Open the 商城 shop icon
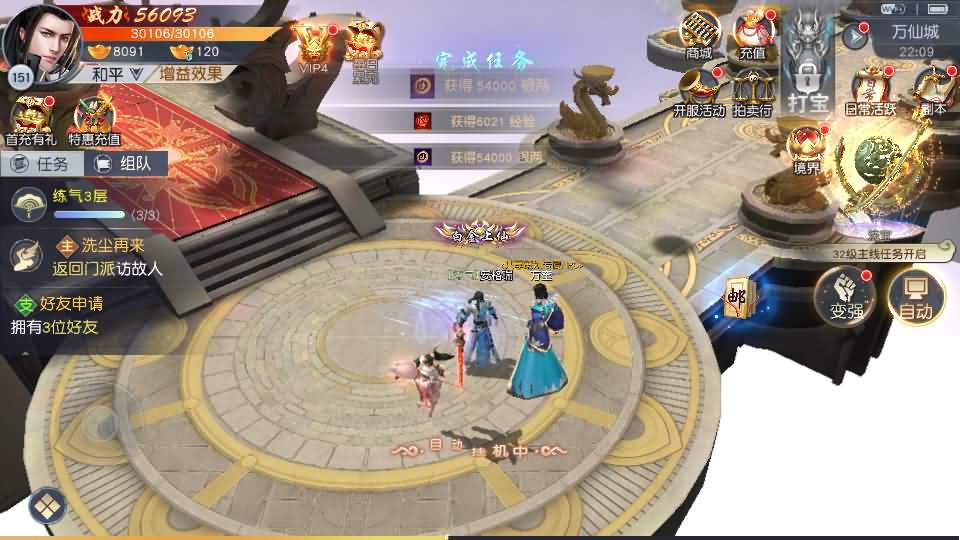 [x=699, y=34]
